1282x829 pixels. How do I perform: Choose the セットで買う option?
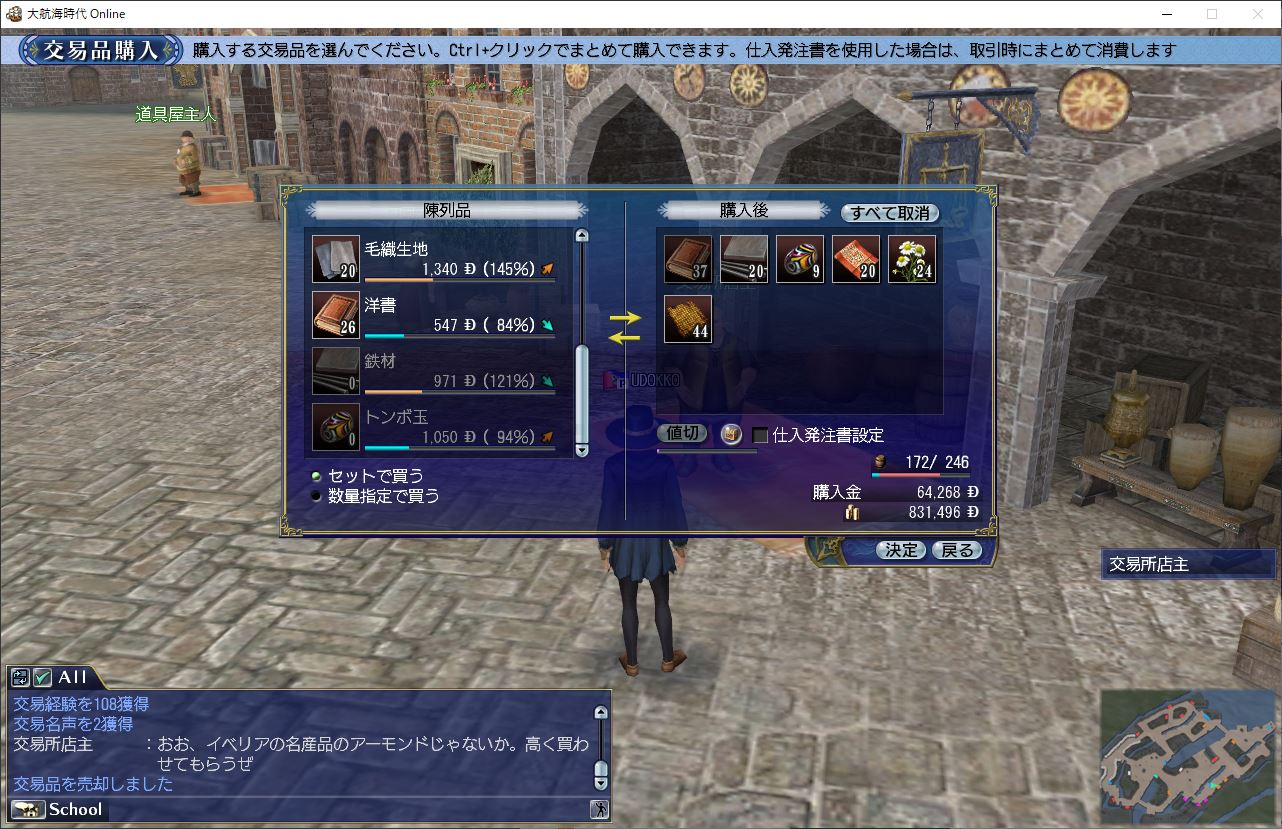pos(317,476)
